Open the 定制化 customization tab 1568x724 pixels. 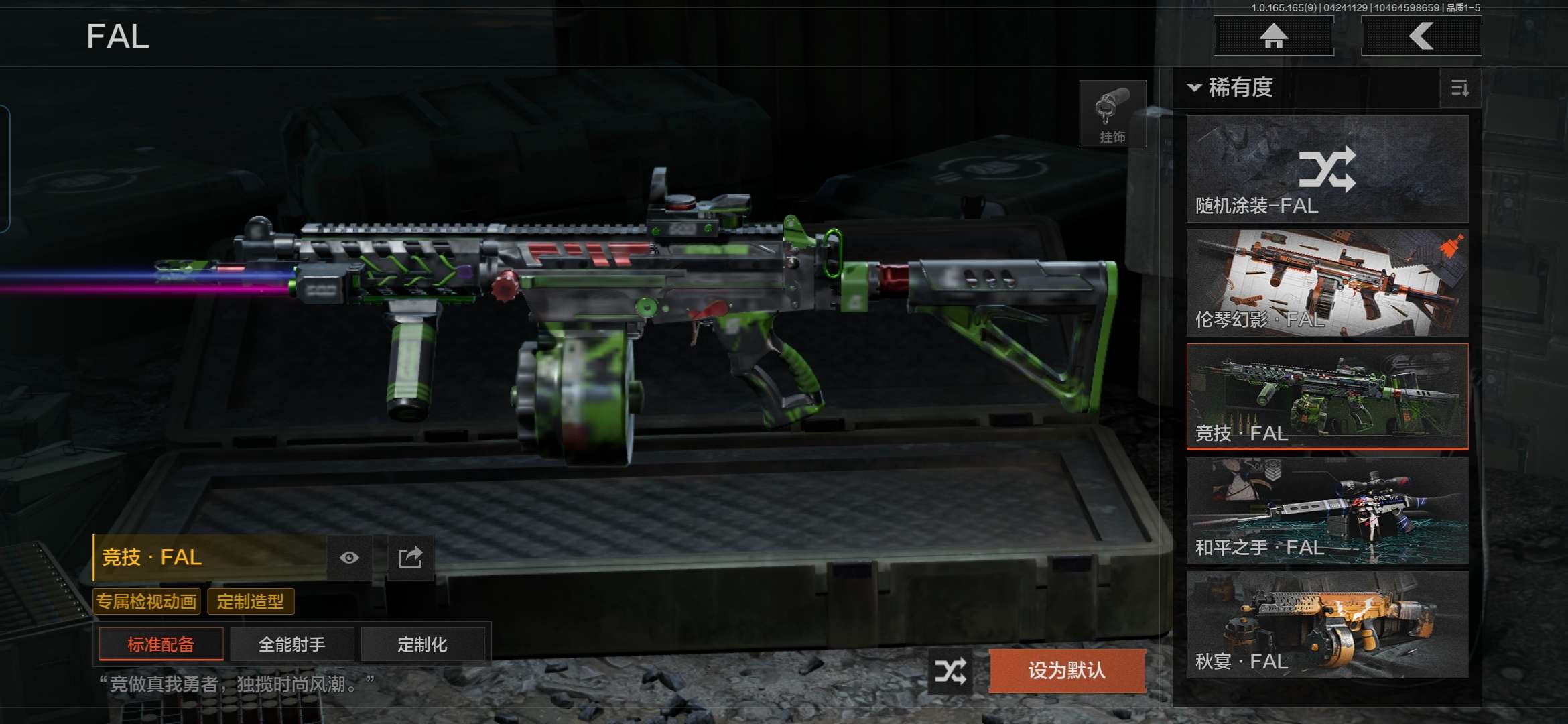(422, 644)
